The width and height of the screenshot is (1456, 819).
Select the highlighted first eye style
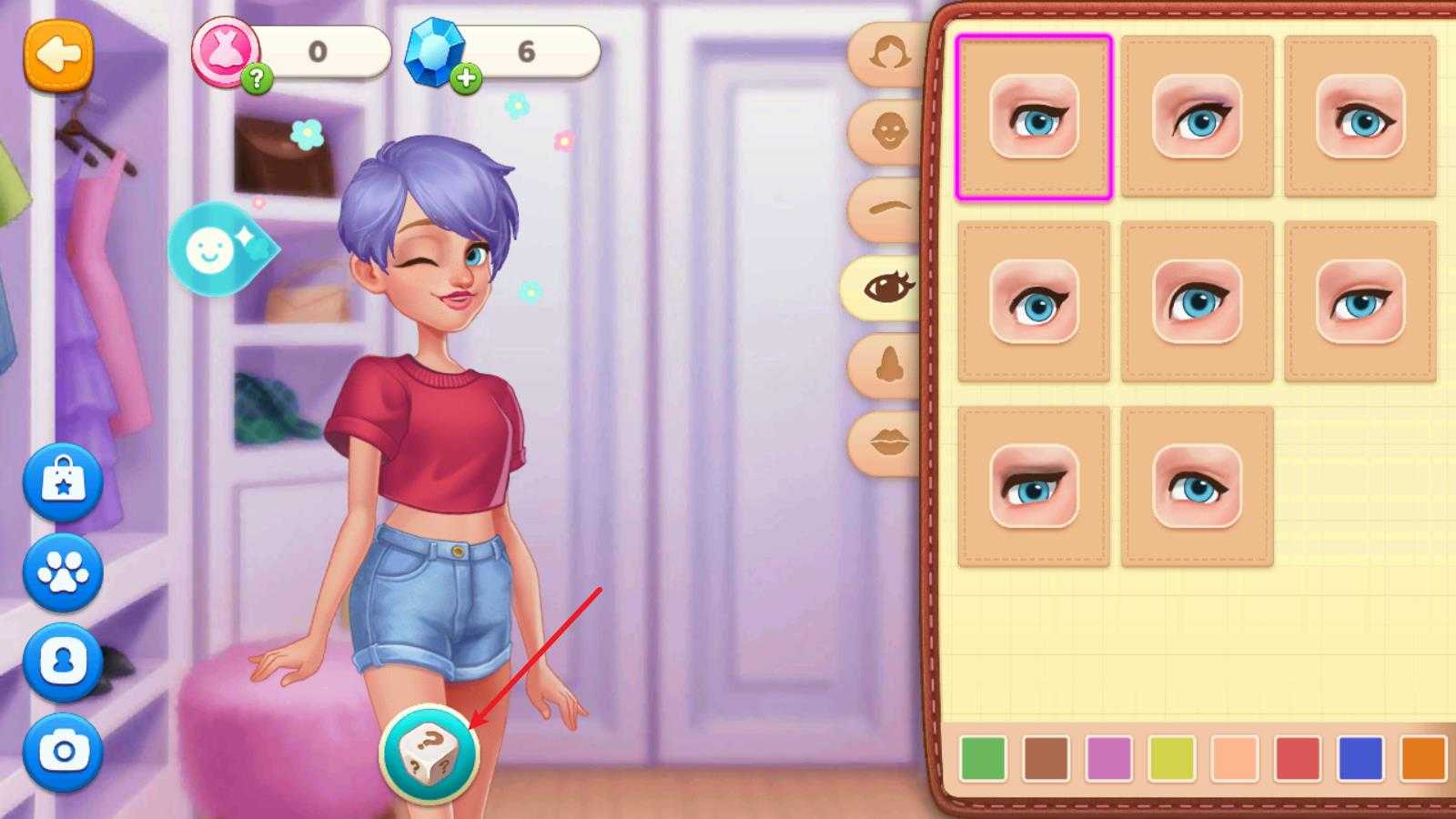[x=1034, y=117]
